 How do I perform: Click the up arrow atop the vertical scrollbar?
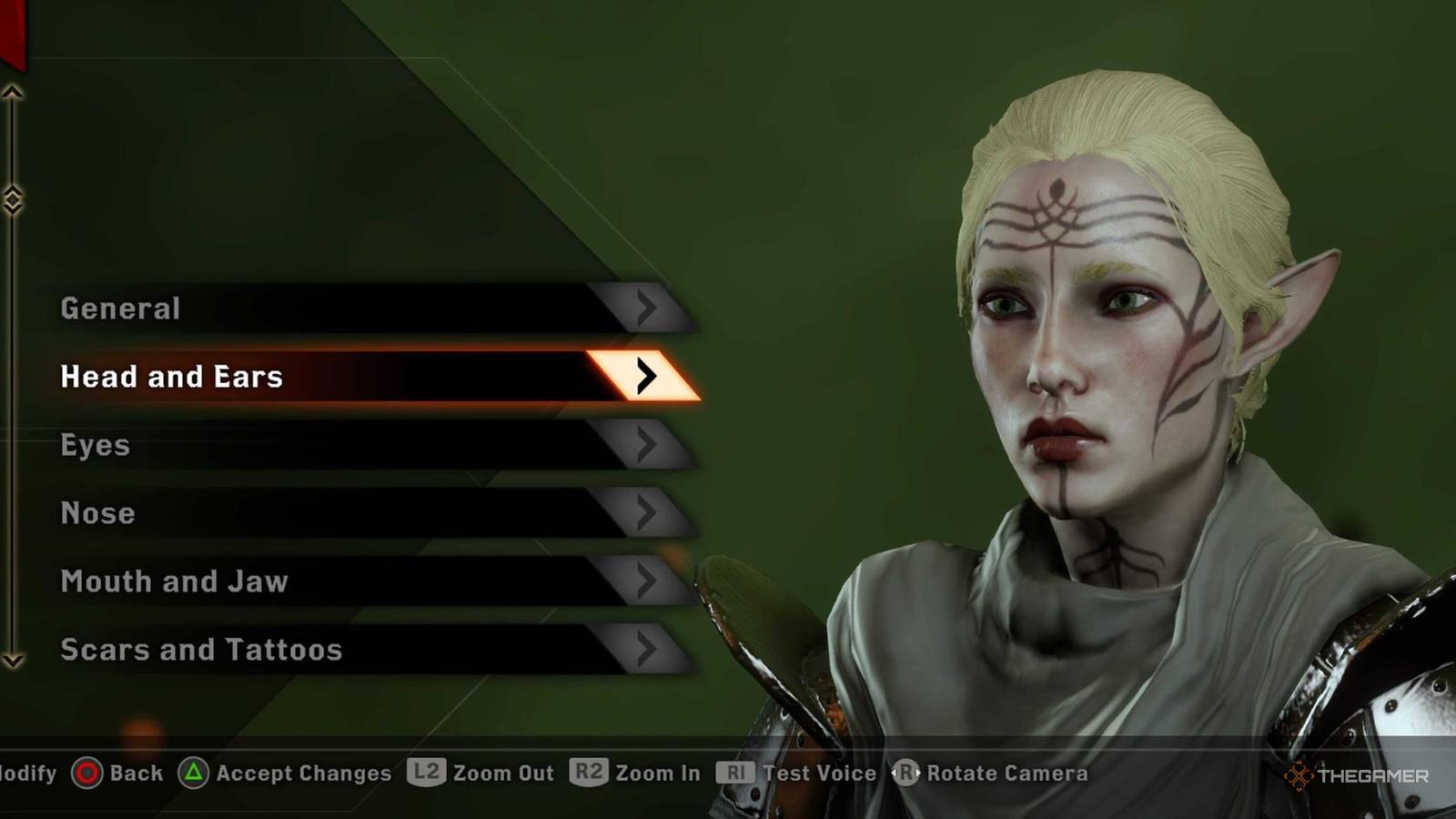13,91
